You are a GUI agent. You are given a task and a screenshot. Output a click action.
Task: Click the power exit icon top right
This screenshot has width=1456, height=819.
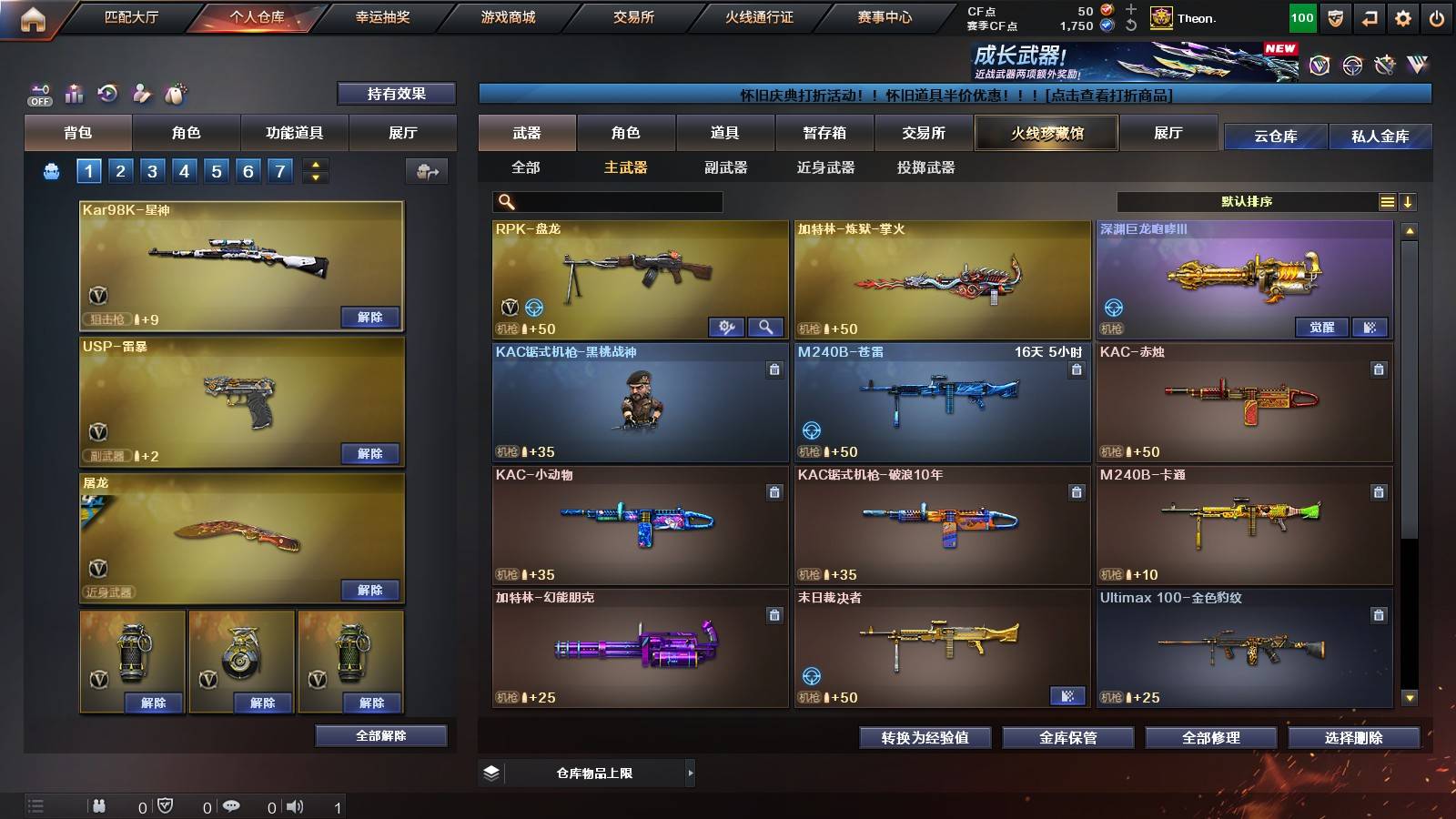[x=1440, y=15]
